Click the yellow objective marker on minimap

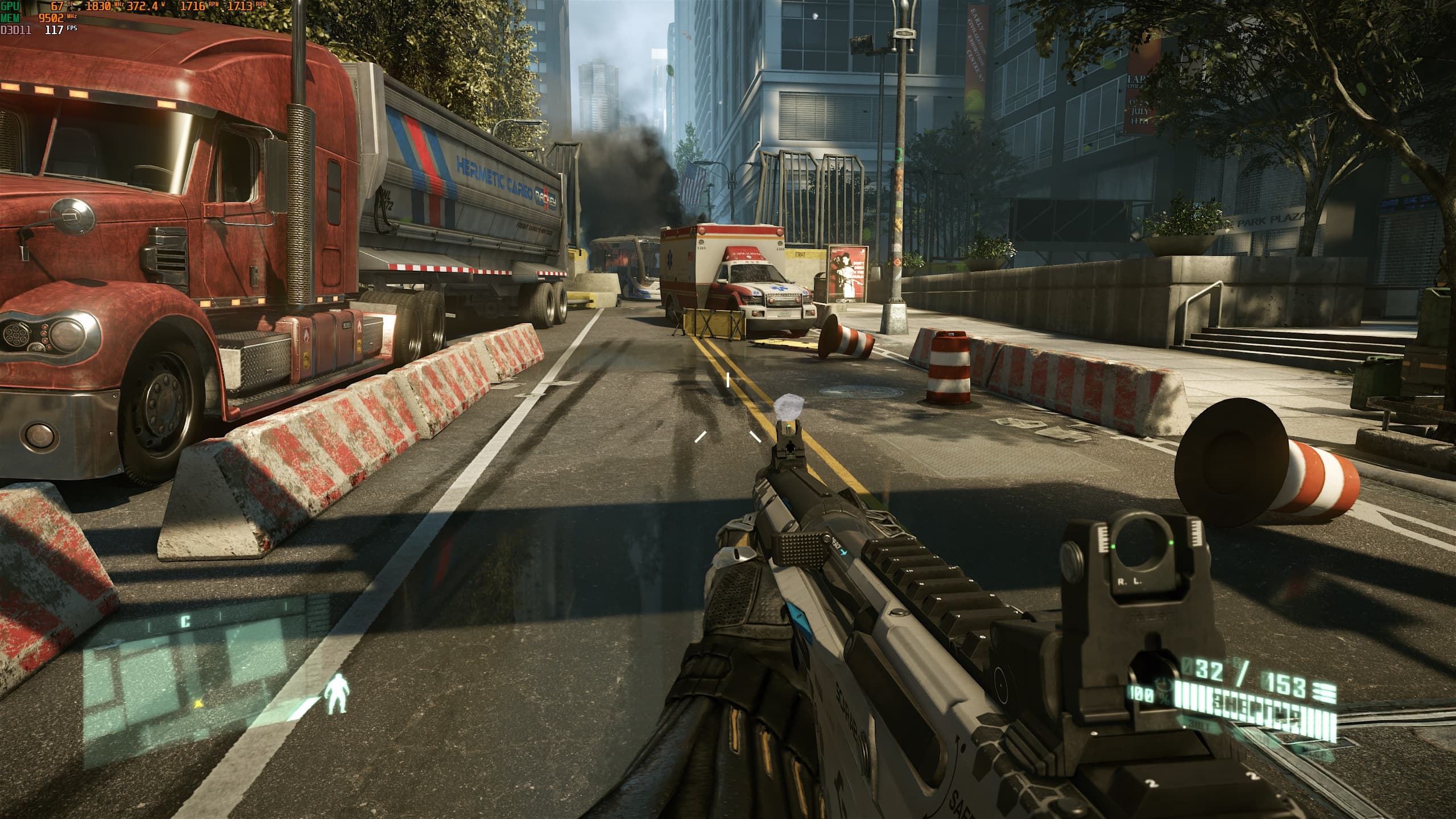tap(198, 704)
